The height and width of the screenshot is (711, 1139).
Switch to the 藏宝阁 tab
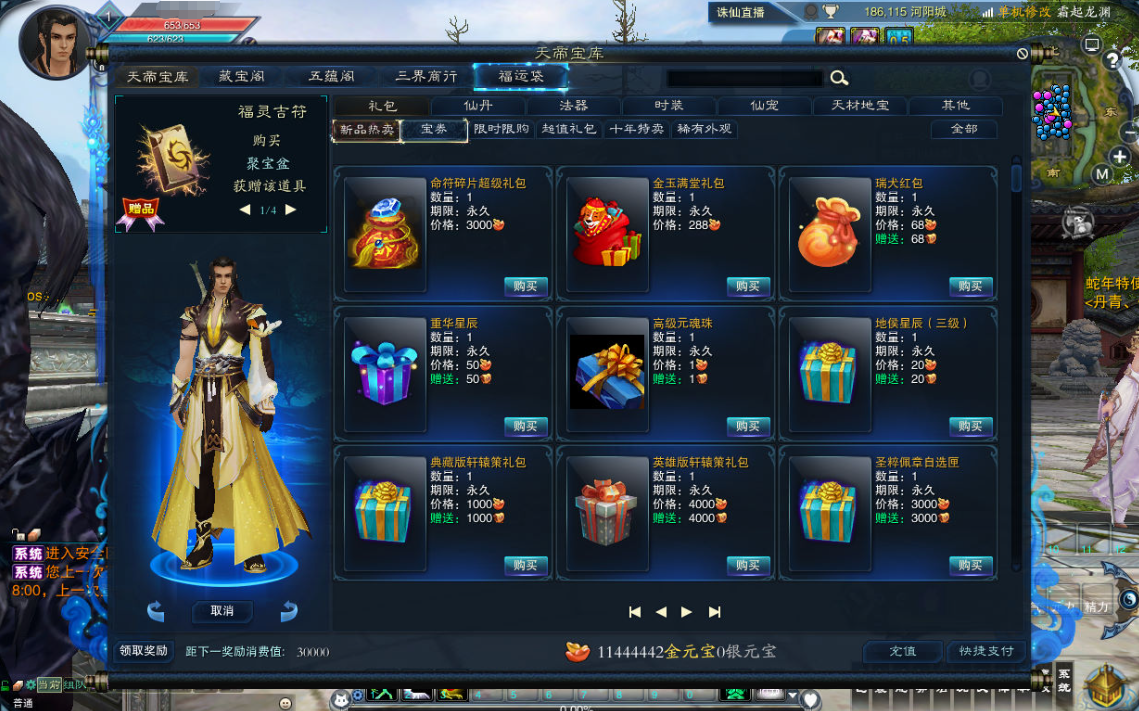point(241,77)
